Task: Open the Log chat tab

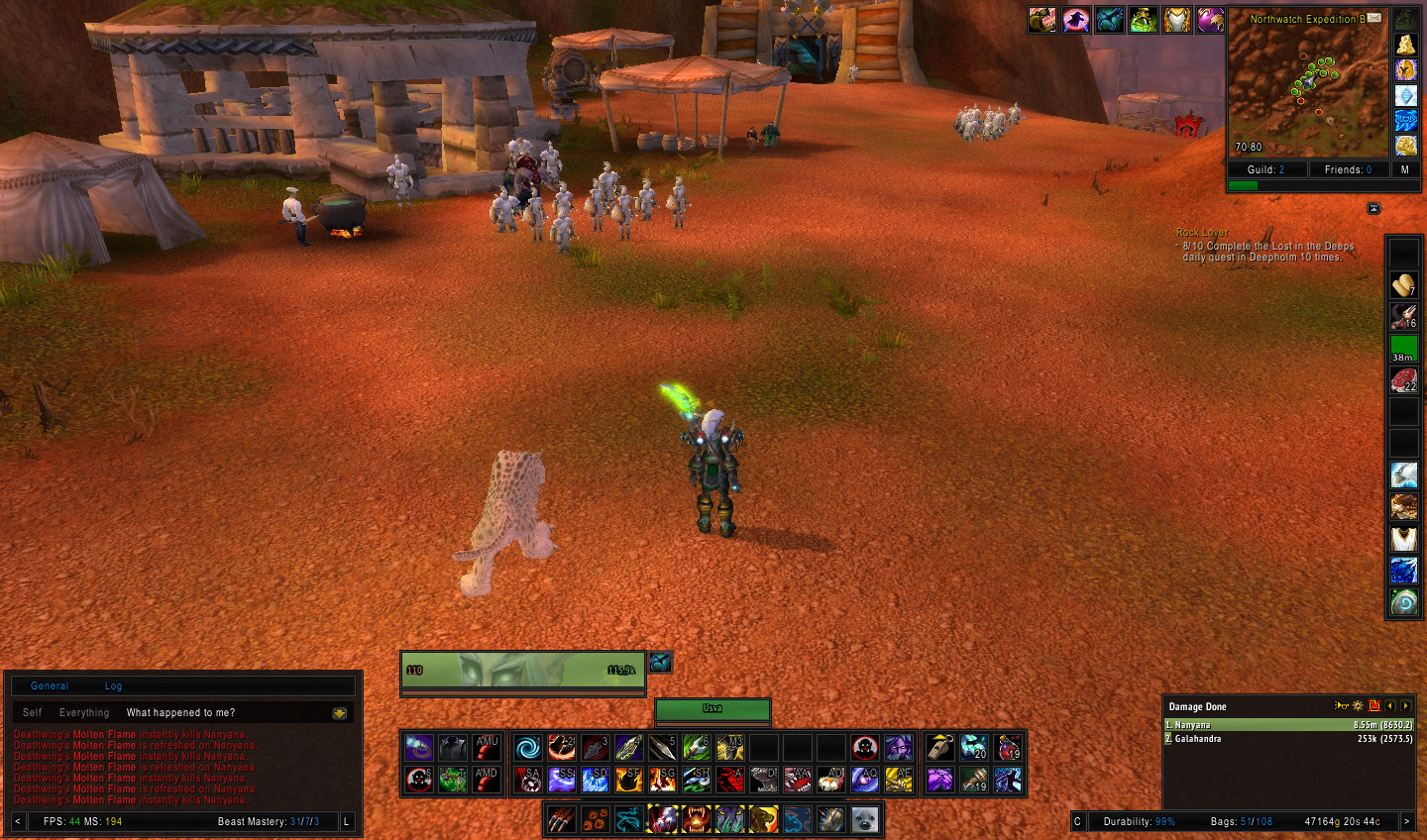Action: pos(113,685)
